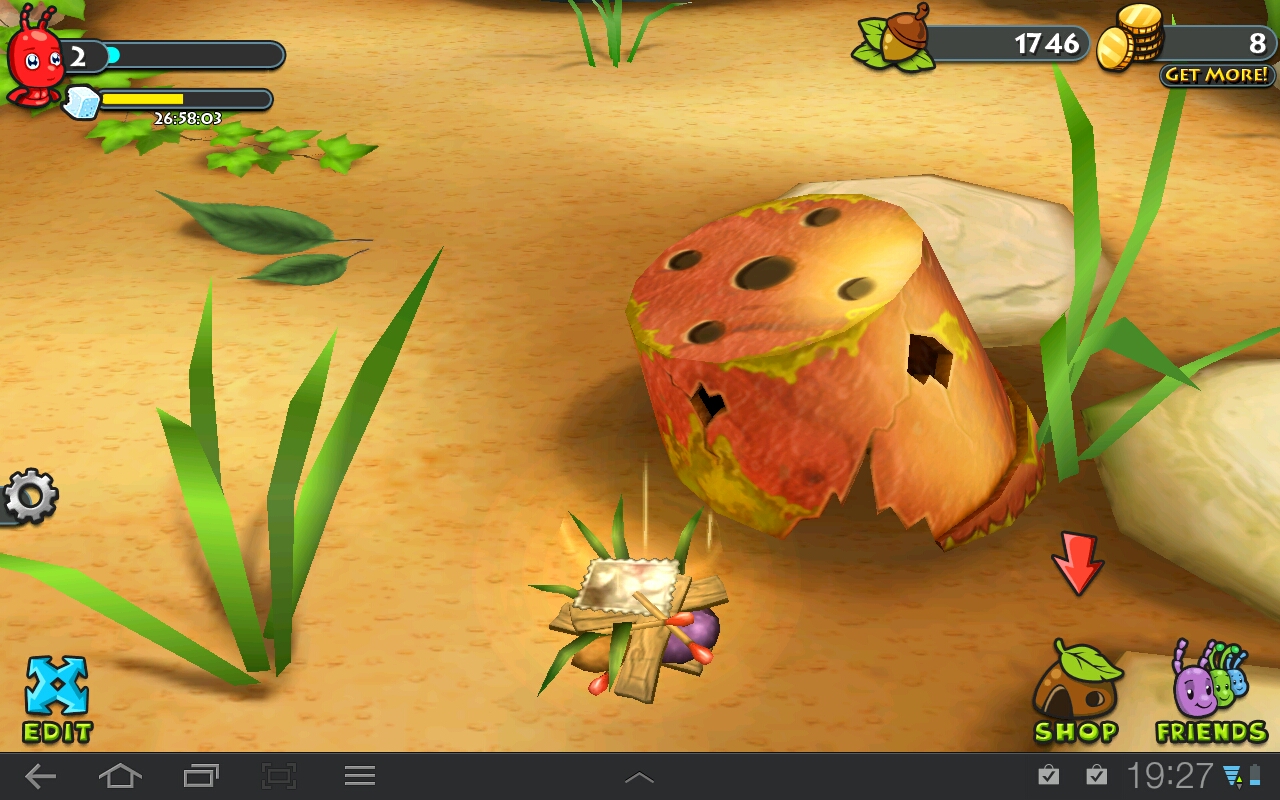Open the three-line menu in system bar
Viewport: 1280px width, 800px height.
pyautogui.click(x=360, y=776)
